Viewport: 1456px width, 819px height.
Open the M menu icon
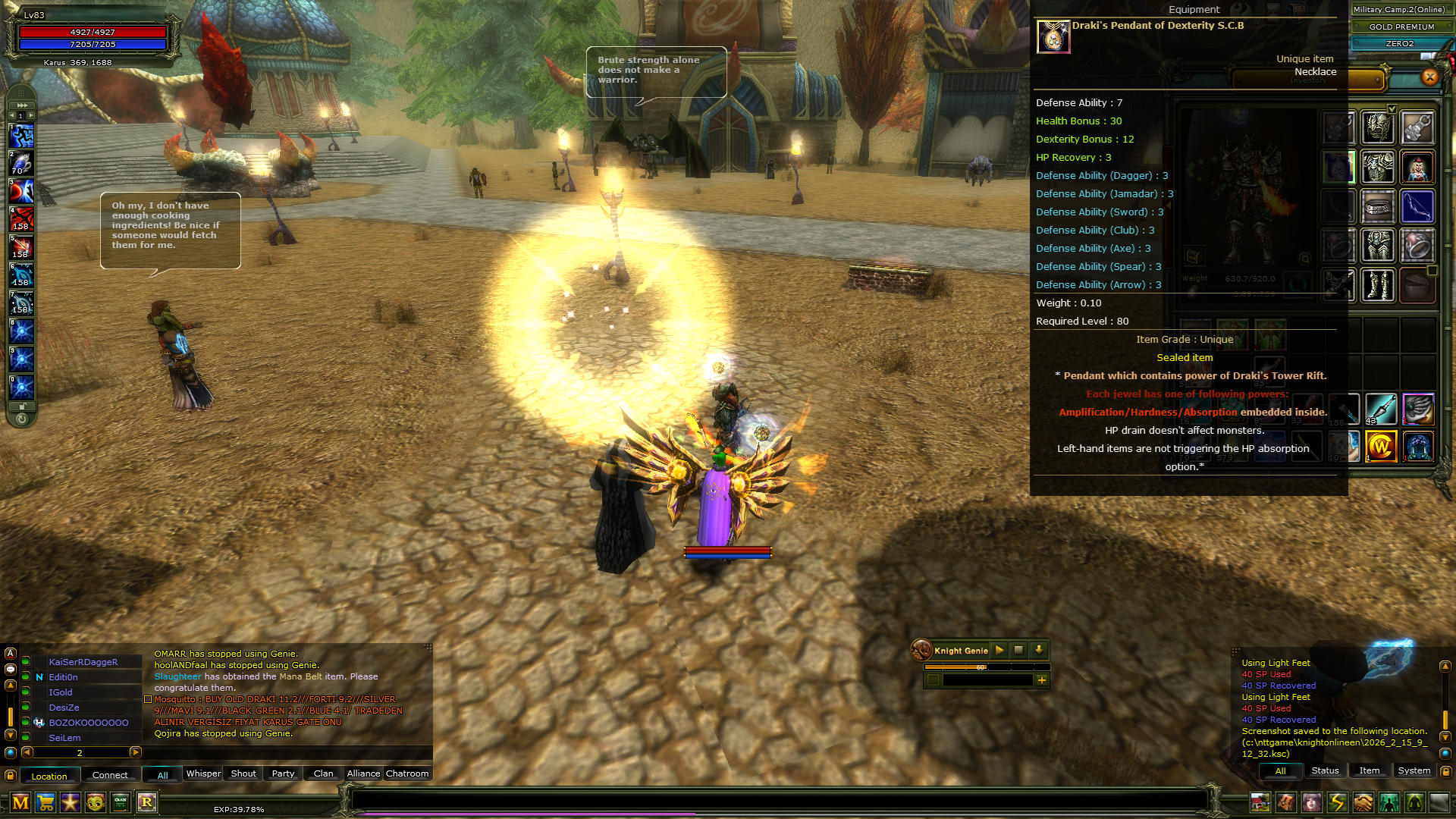click(20, 802)
